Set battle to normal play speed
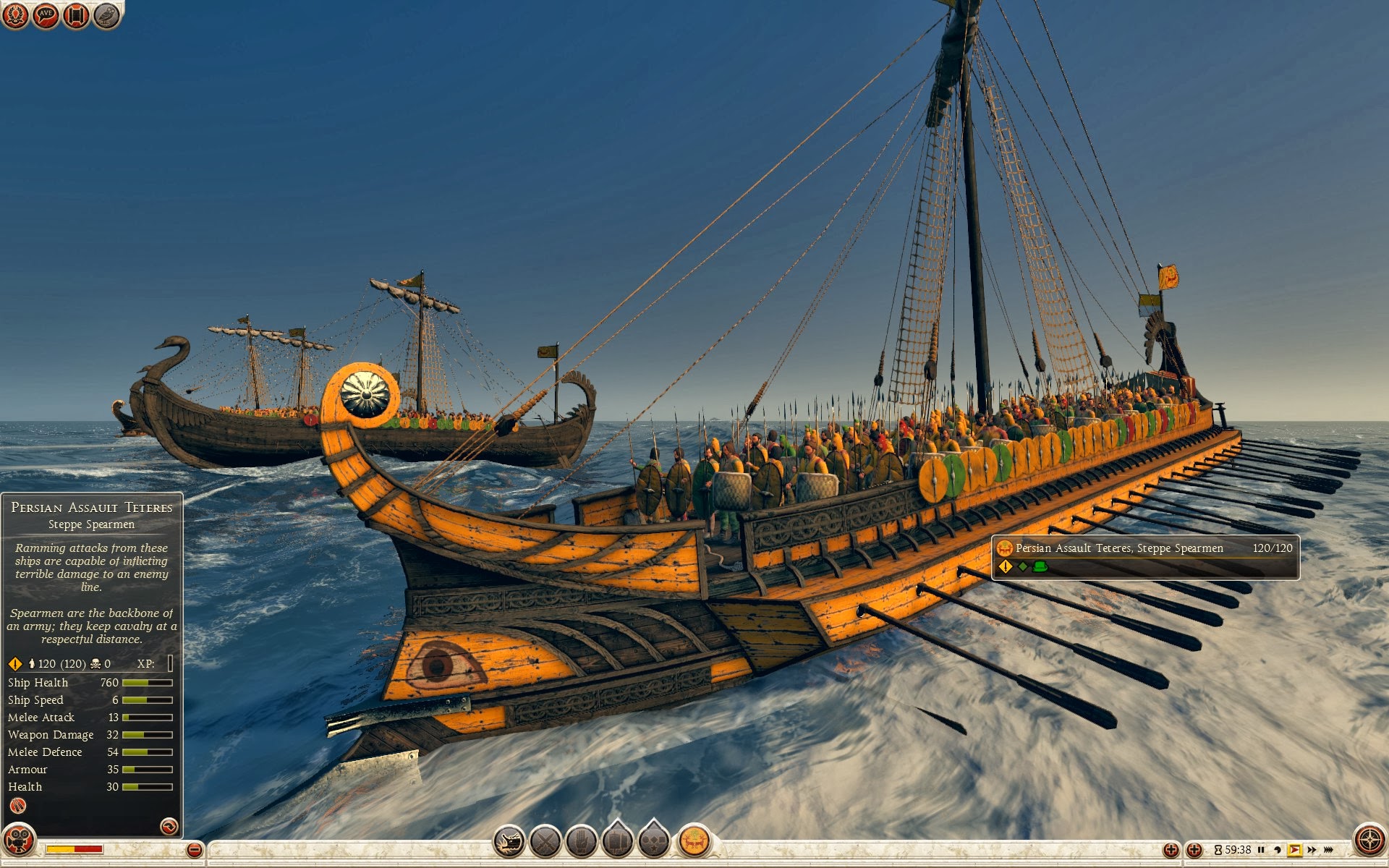The height and width of the screenshot is (868, 1389). 1294,850
